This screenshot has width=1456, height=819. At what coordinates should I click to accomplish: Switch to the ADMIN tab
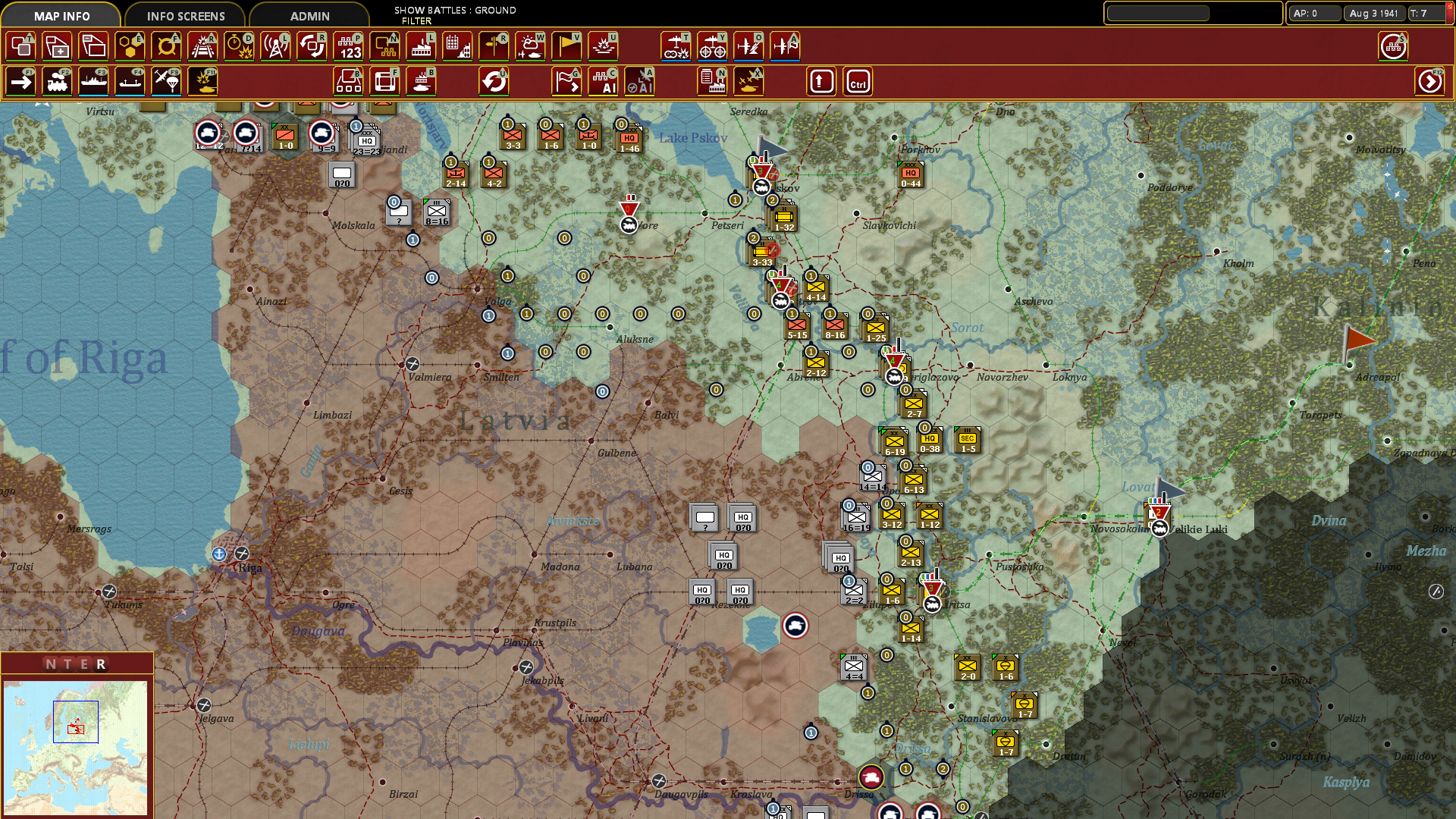308,15
